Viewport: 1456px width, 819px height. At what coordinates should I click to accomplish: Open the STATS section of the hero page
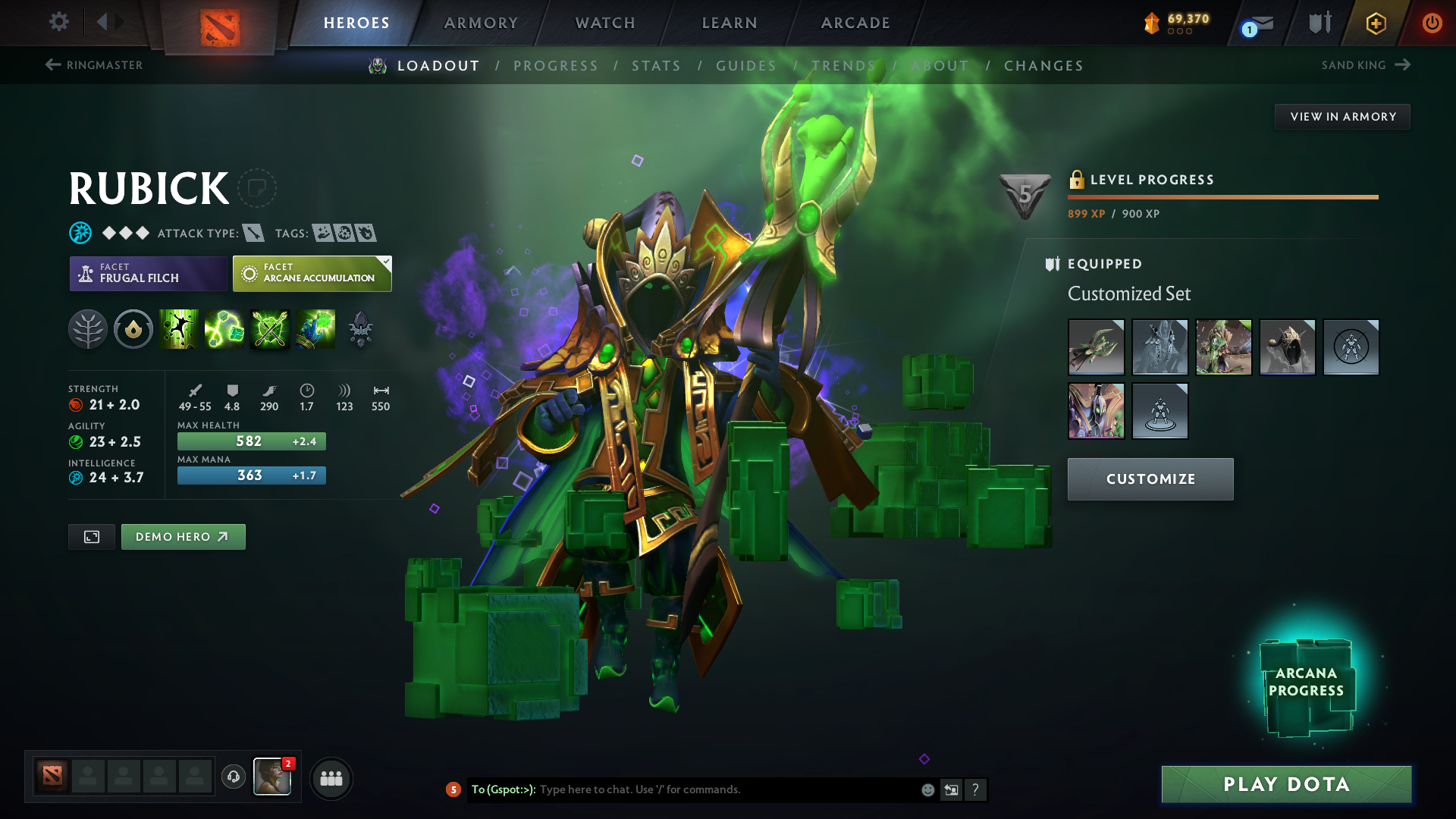(x=657, y=66)
